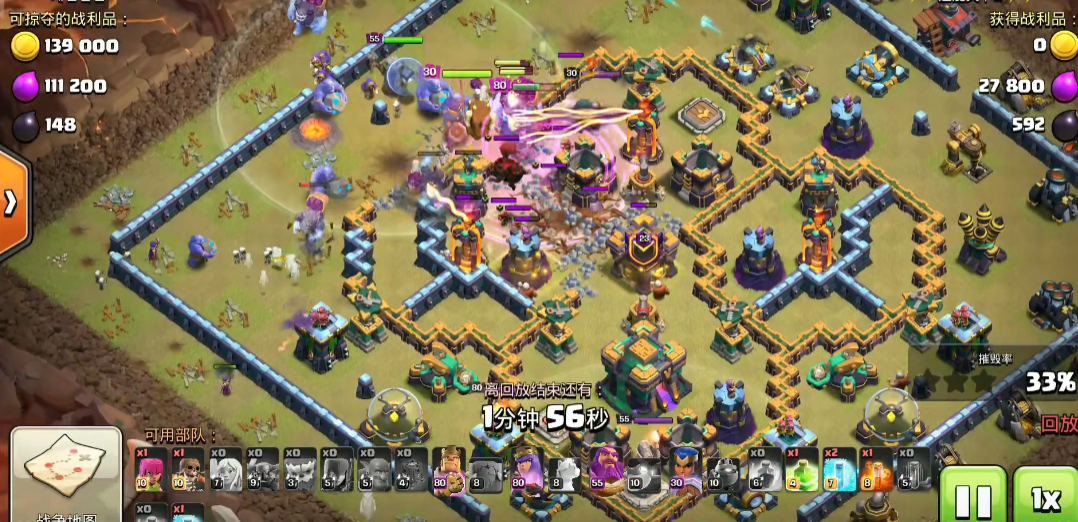
Task: Select the greyed-out Healer troop slot
Action: coord(226,470)
